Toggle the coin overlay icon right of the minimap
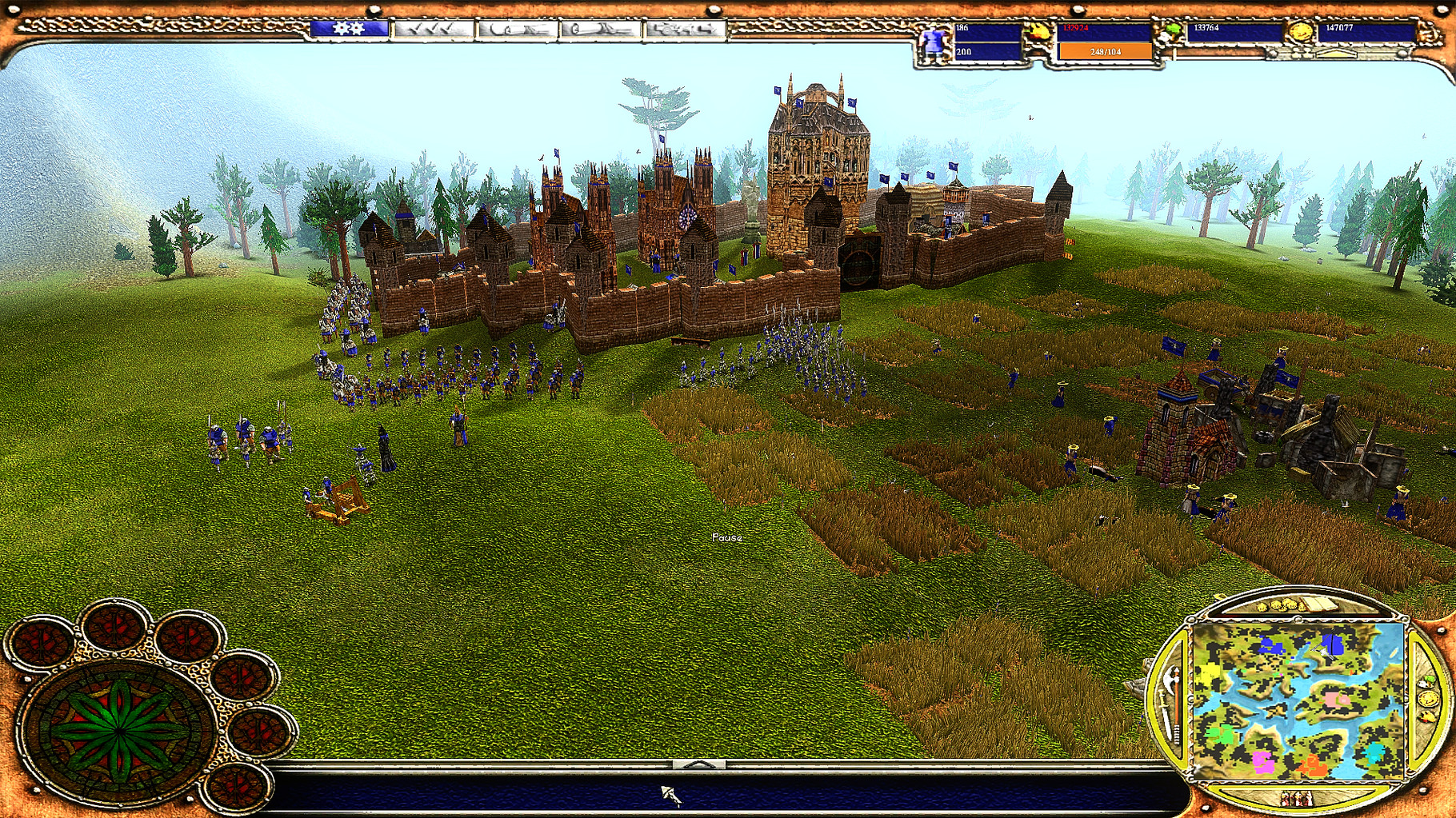 point(1428,700)
